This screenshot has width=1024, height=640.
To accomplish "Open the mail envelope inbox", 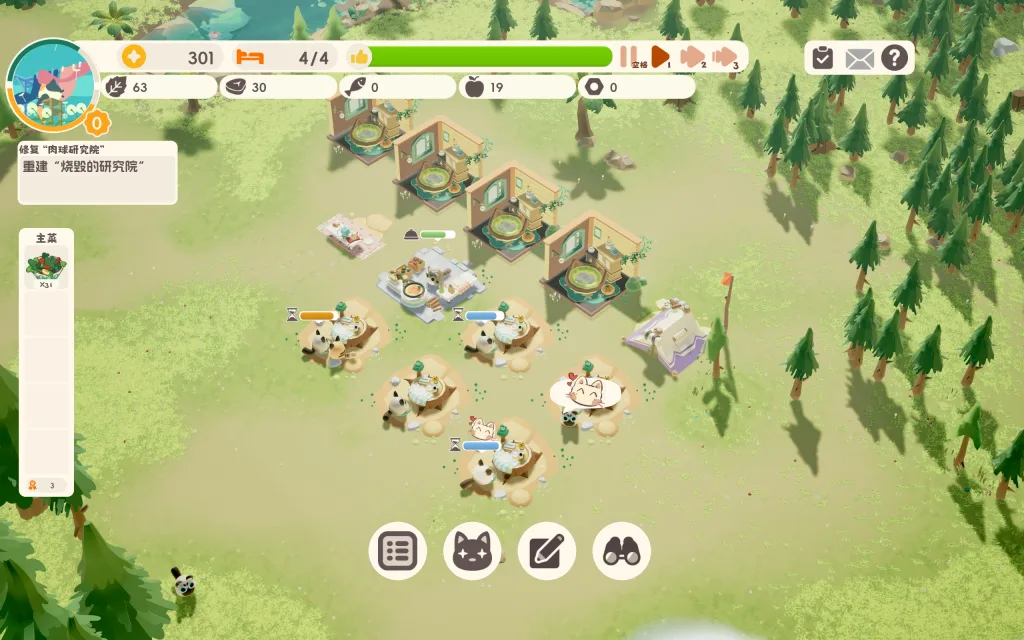I will (x=859, y=58).
